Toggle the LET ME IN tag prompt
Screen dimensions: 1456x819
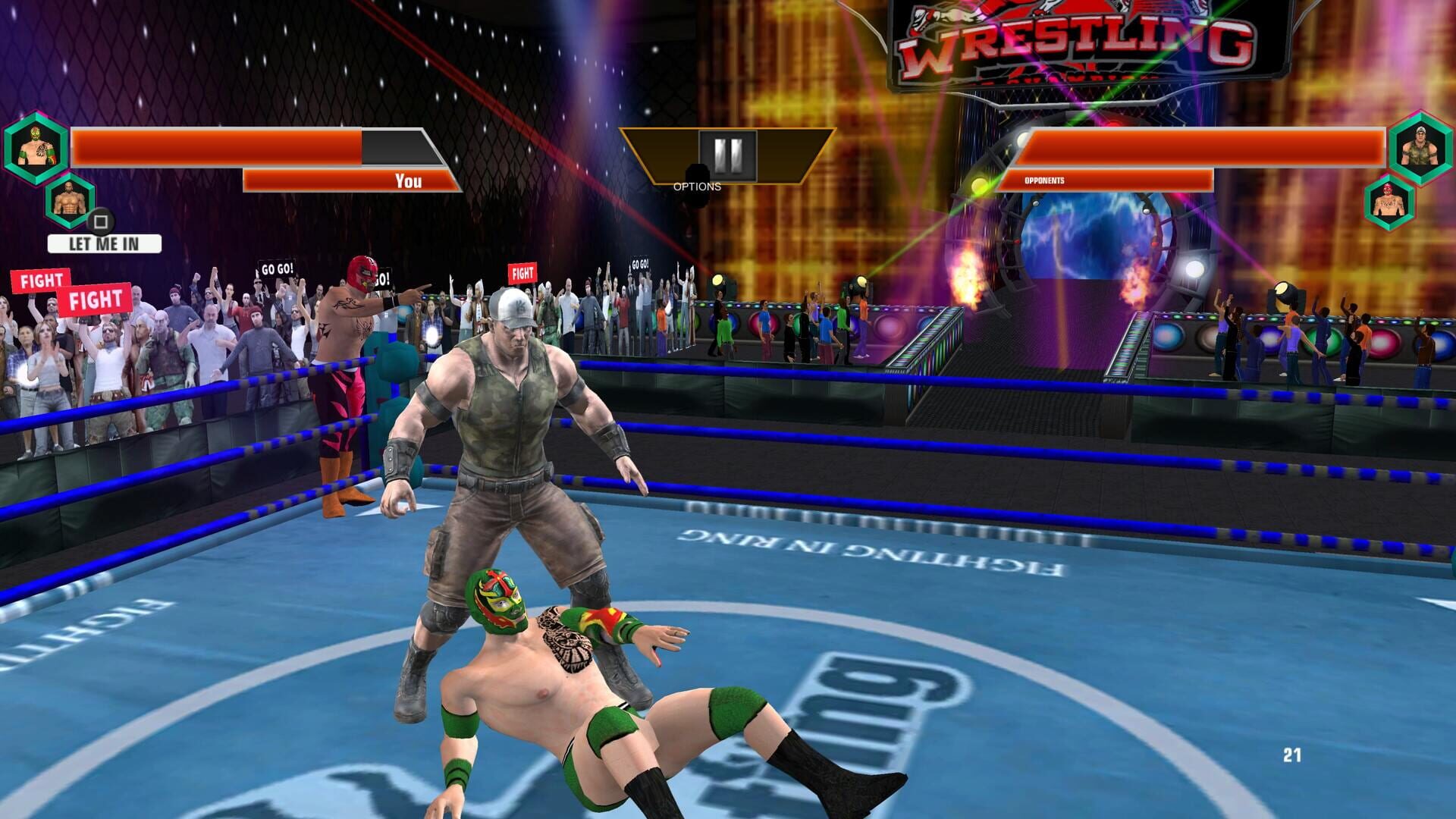point(103,244)
